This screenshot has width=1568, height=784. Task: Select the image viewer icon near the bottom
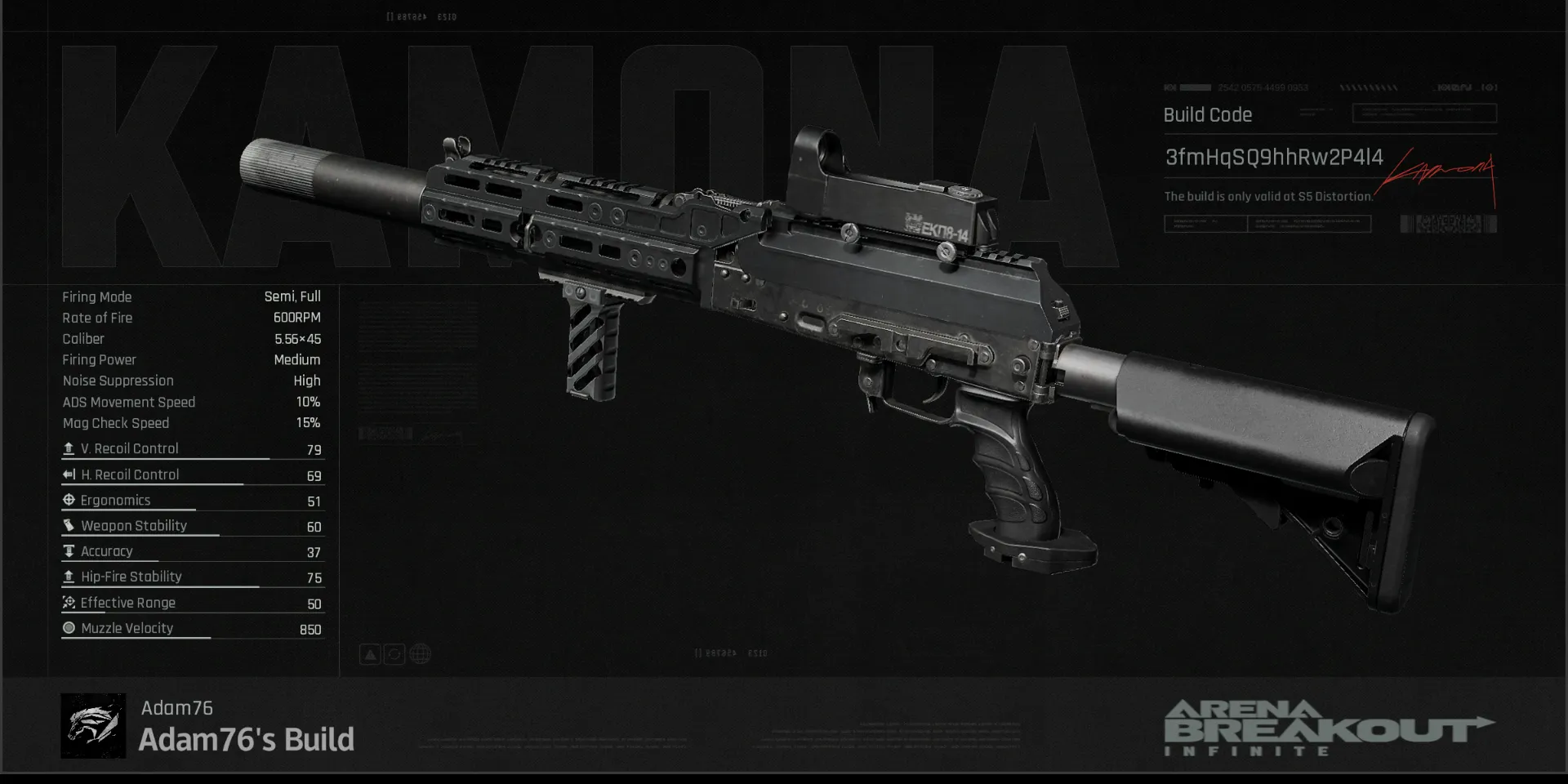(x=370, y=653)
